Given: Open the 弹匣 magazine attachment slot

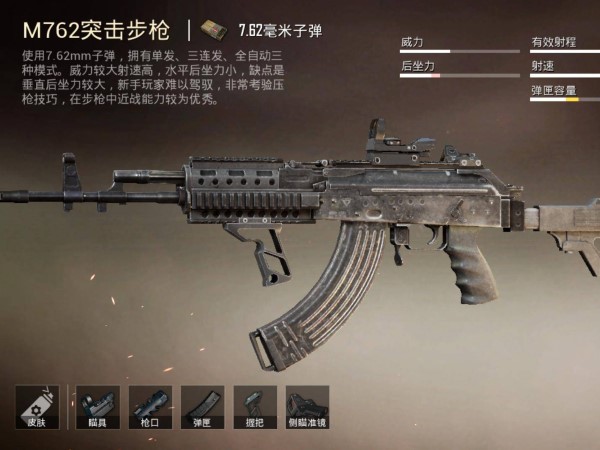Looking at the screenshot, I should click(x=202, y=407).
